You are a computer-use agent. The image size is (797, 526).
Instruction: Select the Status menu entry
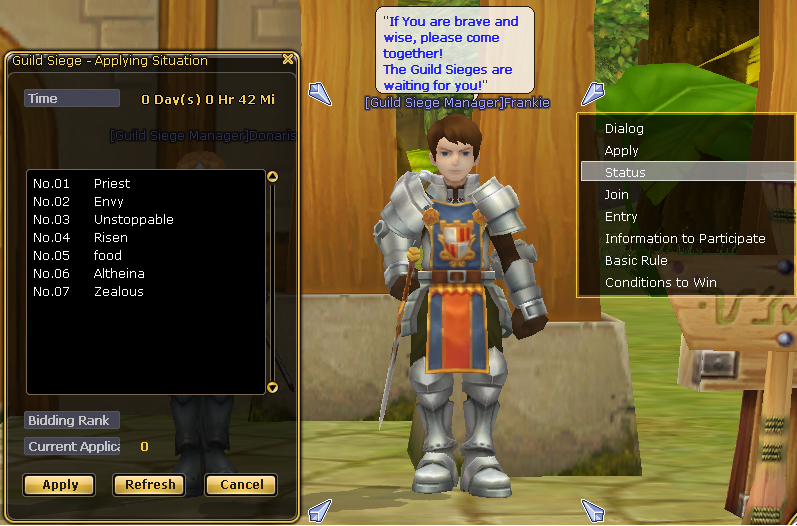625,173
